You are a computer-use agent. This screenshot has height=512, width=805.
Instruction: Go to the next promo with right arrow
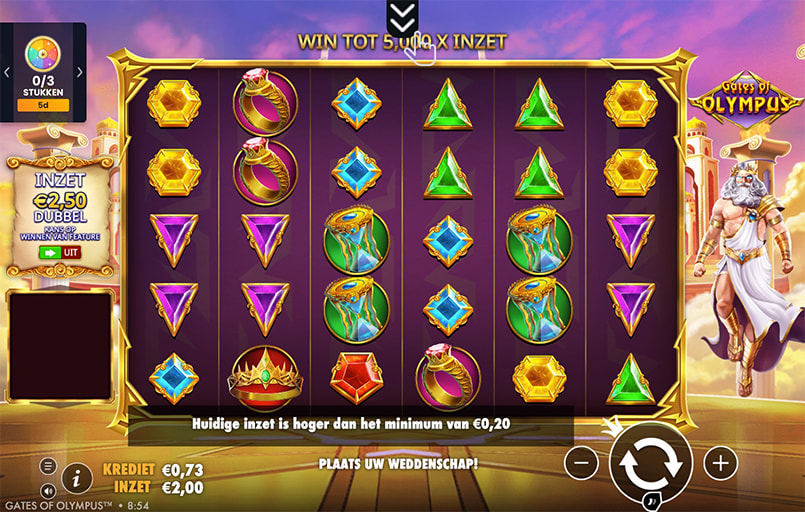[80, 72]
